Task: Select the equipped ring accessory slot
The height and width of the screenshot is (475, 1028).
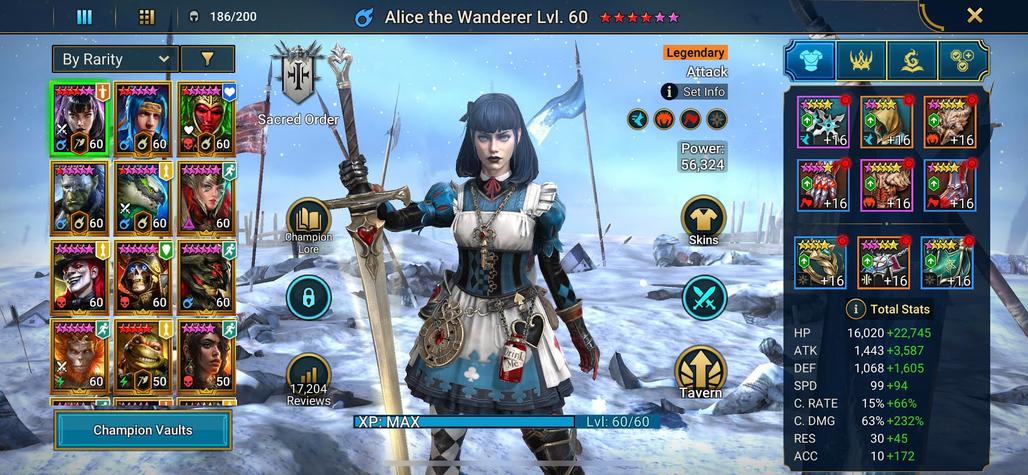Action: (820, 262)
